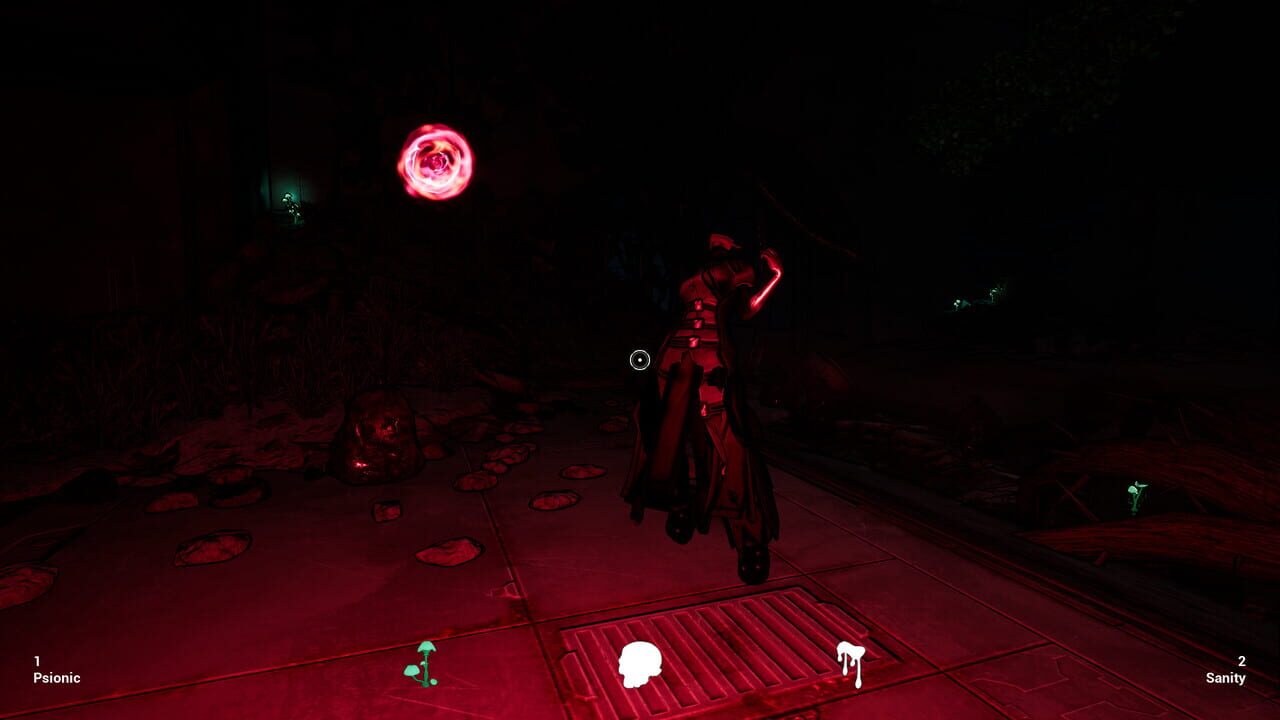Click the hovering character model
1280x720 pixels.
click(x=710, y=390)
